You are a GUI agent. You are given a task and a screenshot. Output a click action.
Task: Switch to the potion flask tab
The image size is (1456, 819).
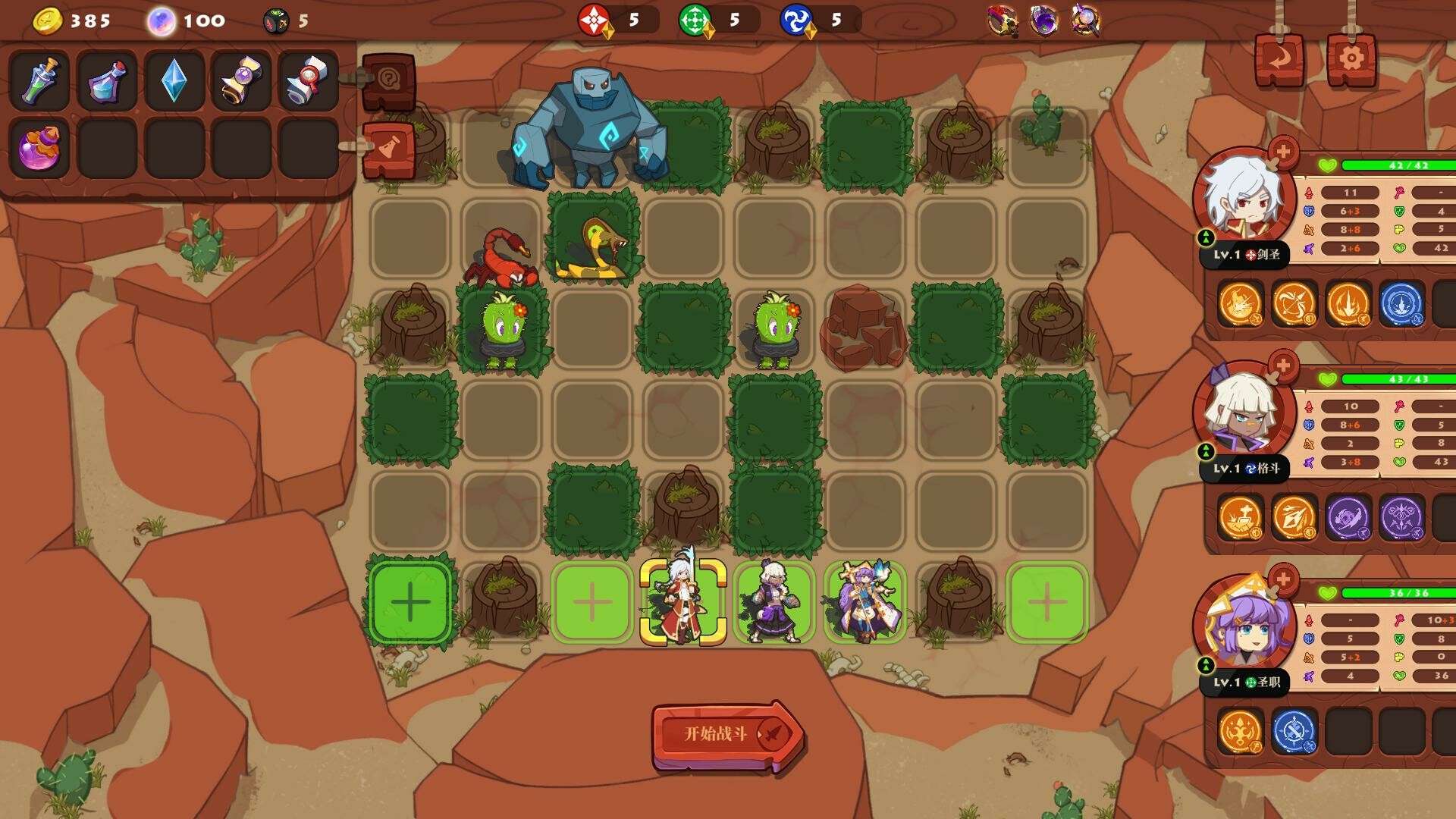[x=389, y=149]
